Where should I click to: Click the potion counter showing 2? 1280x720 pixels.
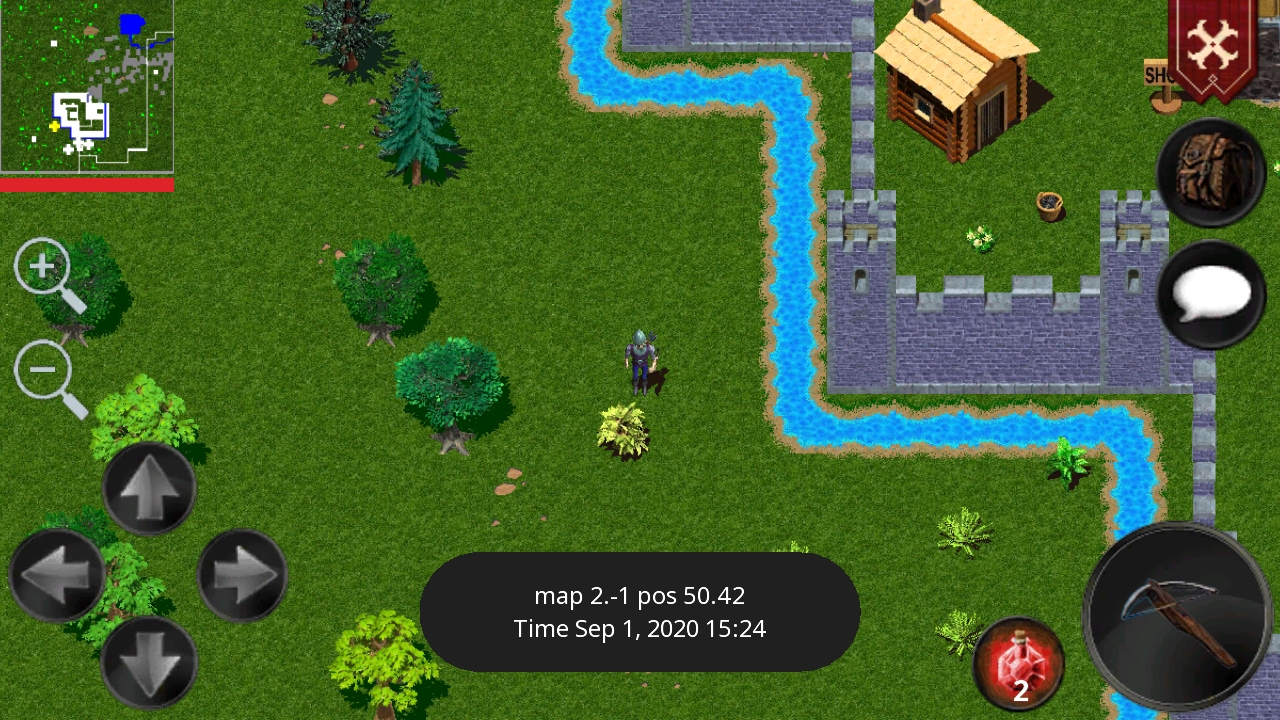tap(1021, 690)
